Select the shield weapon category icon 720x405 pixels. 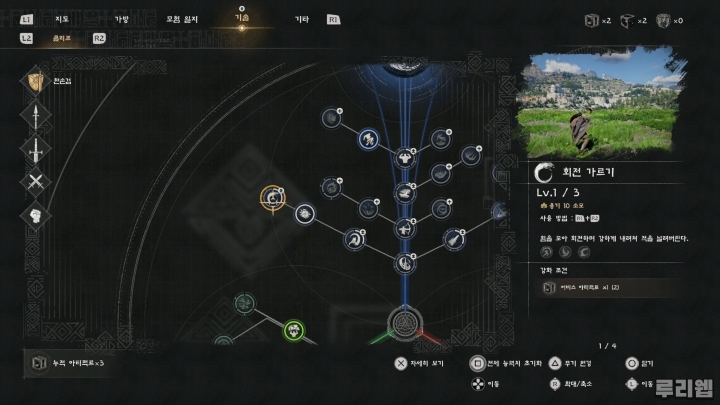coord(36,82)
